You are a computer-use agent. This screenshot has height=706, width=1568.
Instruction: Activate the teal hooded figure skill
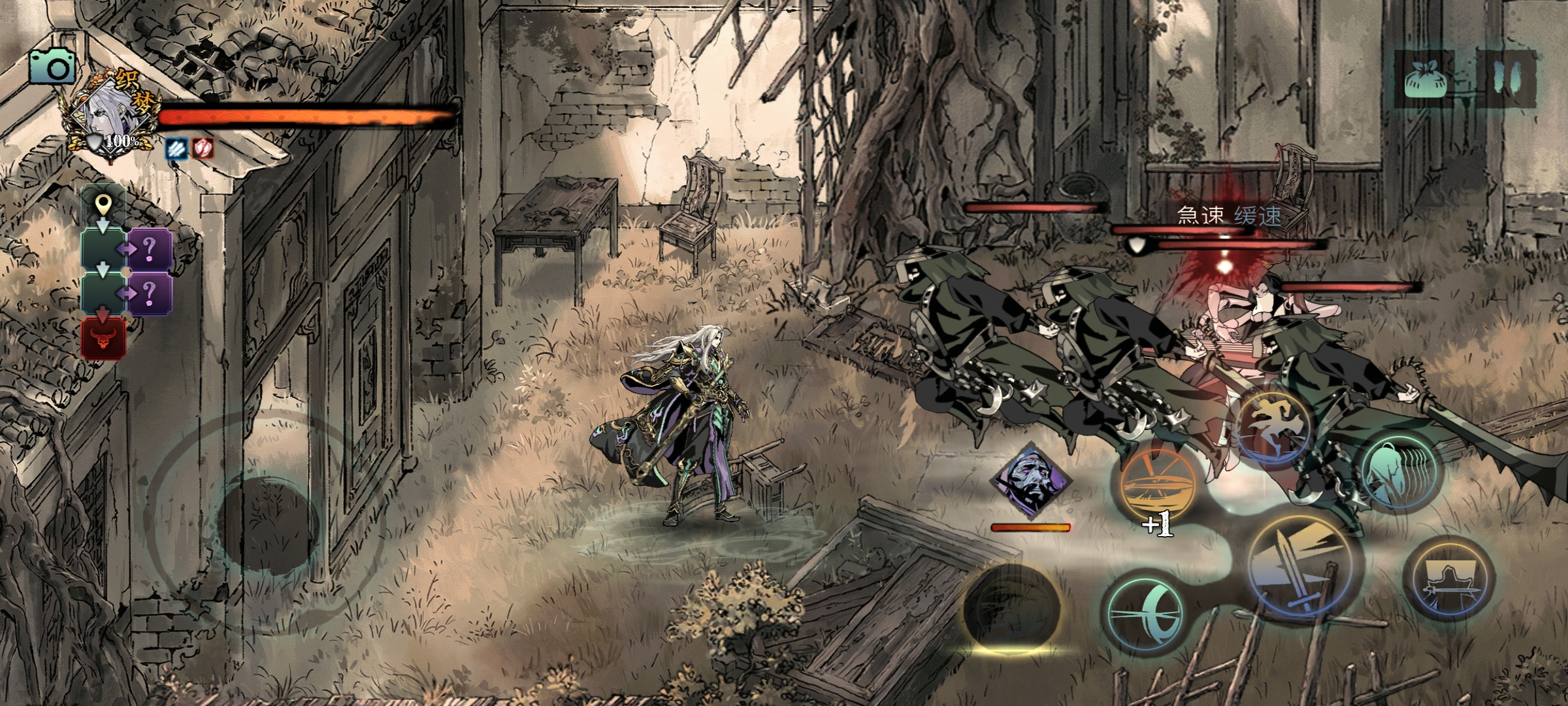[1399, 469]
